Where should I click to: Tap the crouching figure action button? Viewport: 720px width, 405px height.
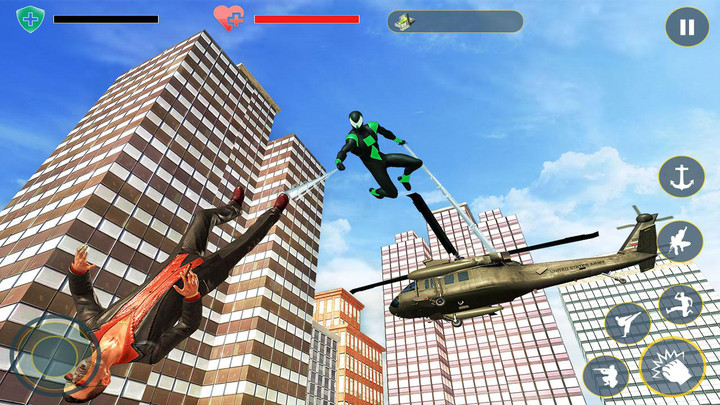605,375
